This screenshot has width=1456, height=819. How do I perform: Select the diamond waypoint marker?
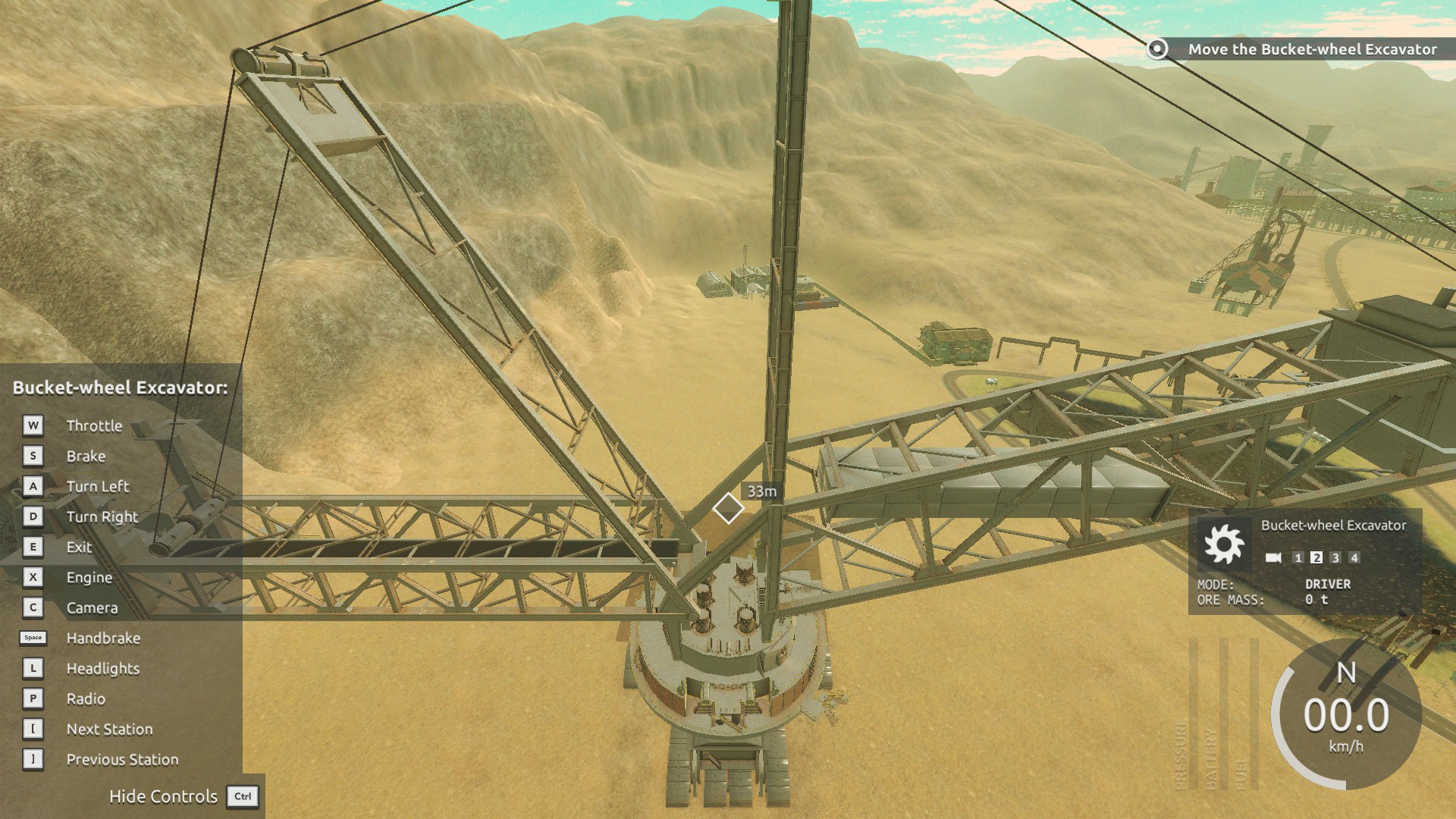pyautogui.click(x=728, y=508)
